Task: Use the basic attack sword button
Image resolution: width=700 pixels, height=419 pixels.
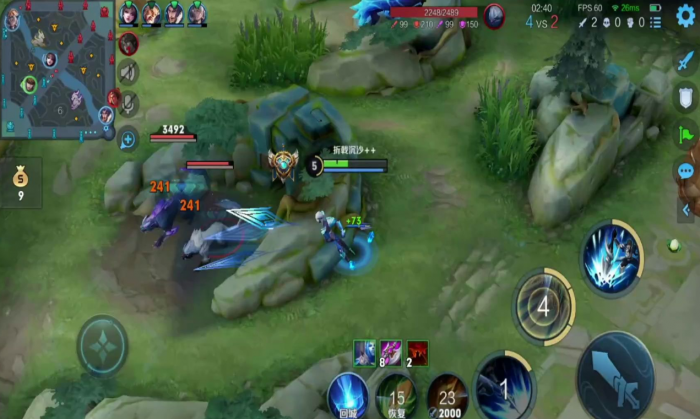Action: (615, 375)
